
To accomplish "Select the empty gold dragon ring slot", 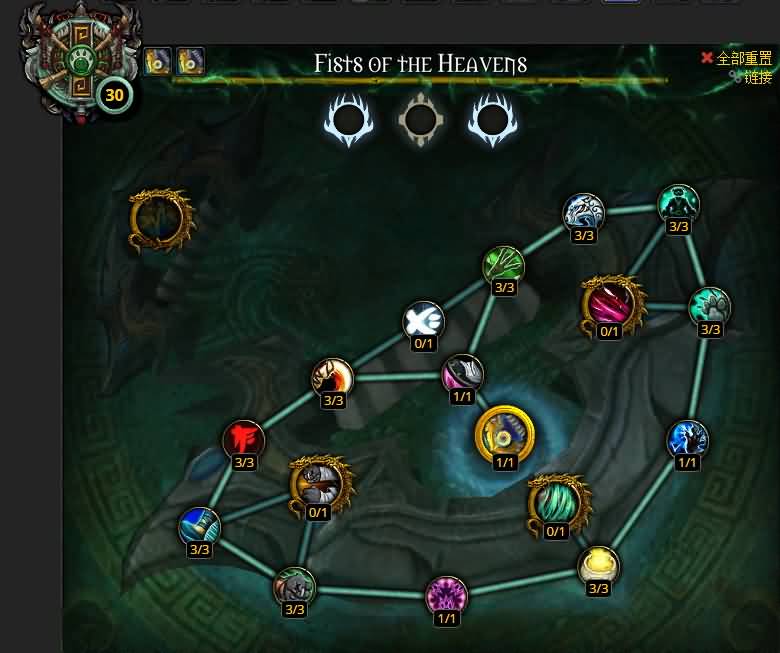I will point(160,220).
